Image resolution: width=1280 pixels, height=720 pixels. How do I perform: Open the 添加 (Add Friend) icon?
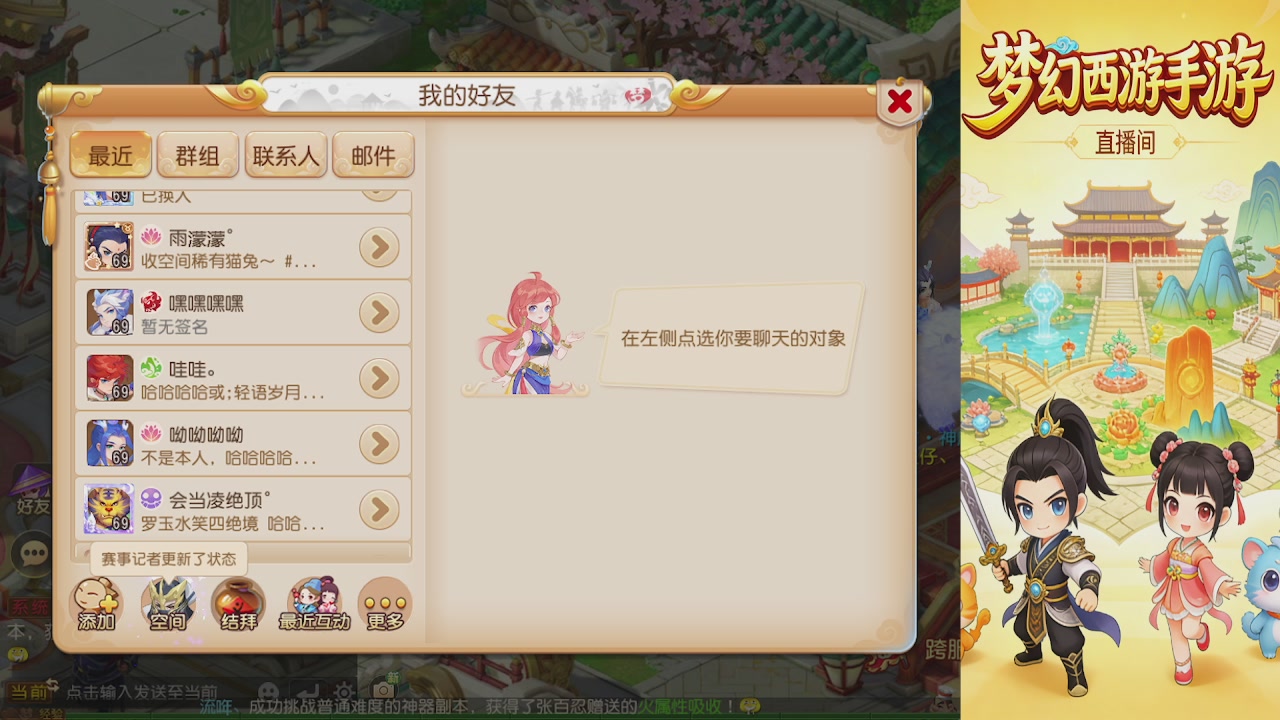click(x=97, y=603)
